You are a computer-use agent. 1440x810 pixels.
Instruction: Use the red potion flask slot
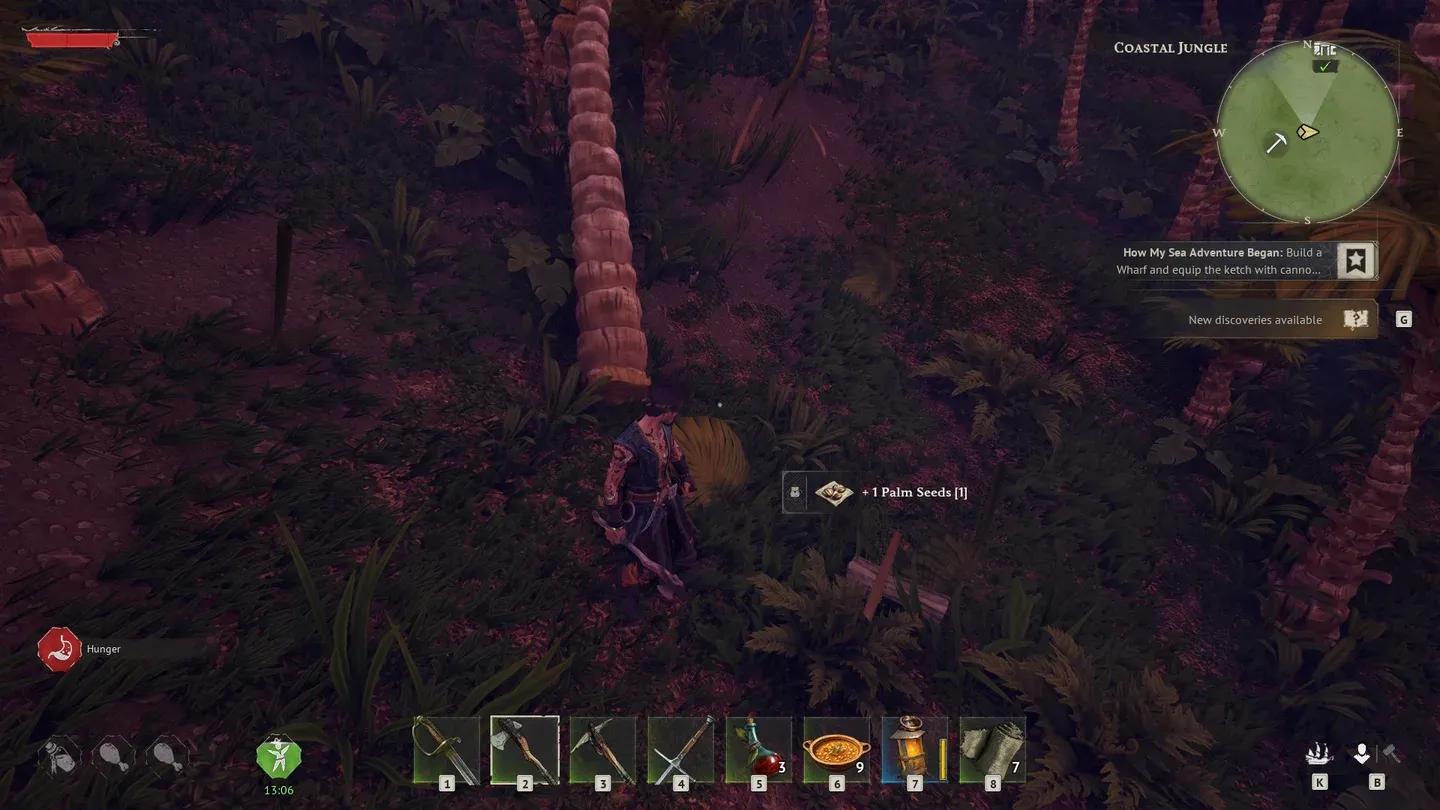(x=758, y=750)
